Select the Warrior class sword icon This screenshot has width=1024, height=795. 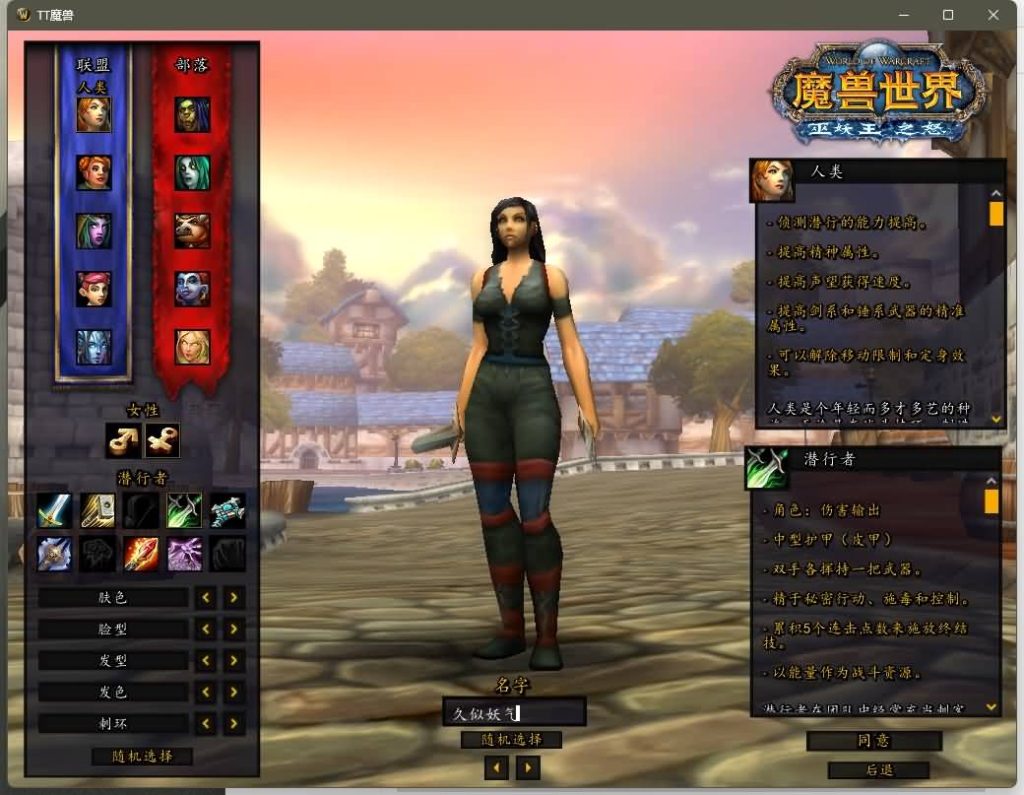point(54,511)
